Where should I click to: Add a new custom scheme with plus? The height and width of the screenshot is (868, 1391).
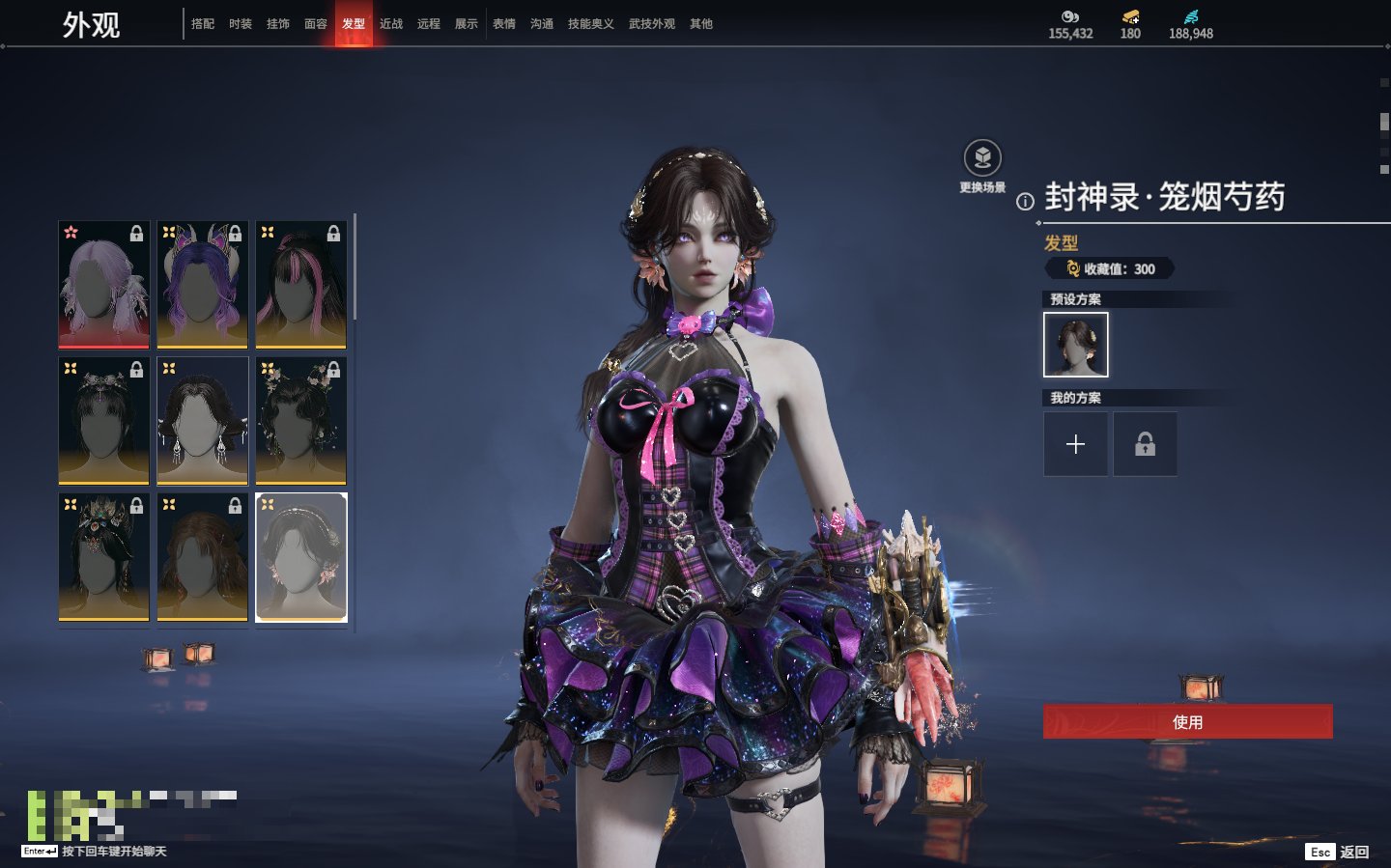(x=1075, y=444)
